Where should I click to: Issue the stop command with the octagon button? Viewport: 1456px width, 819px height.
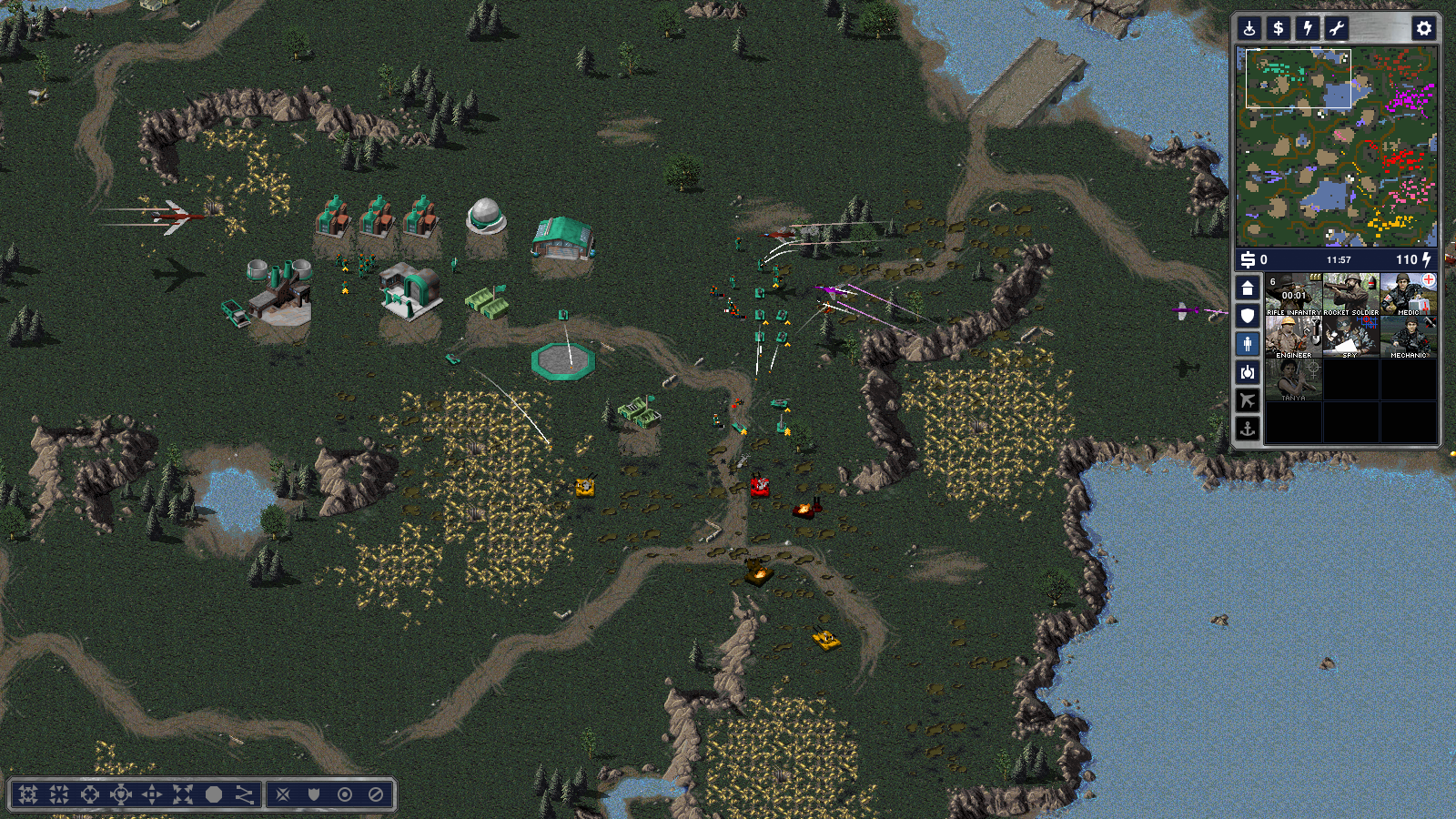214,794
